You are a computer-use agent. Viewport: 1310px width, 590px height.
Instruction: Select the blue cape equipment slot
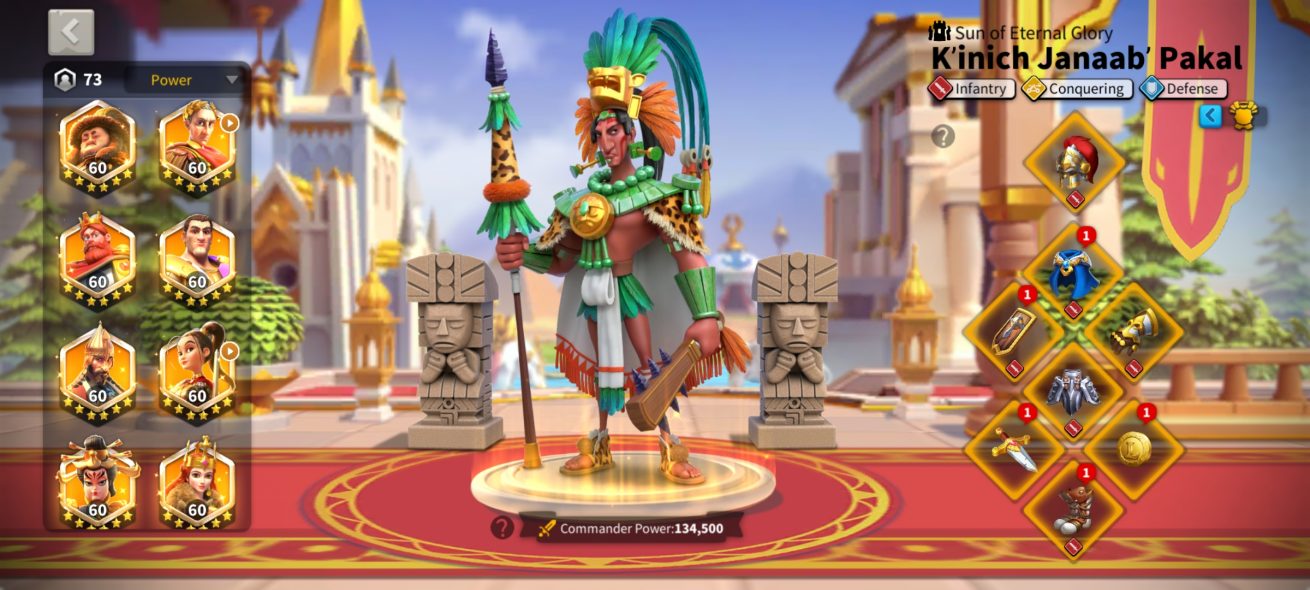pyautogui.click(x=1074, y=272)
